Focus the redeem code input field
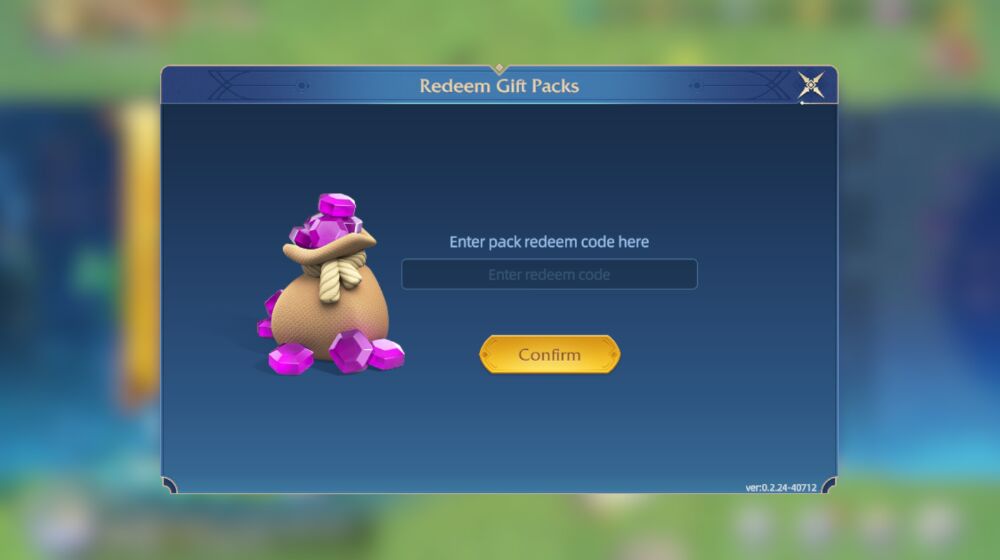This screenshot has width=1000, height=560. tap(549, 274)
